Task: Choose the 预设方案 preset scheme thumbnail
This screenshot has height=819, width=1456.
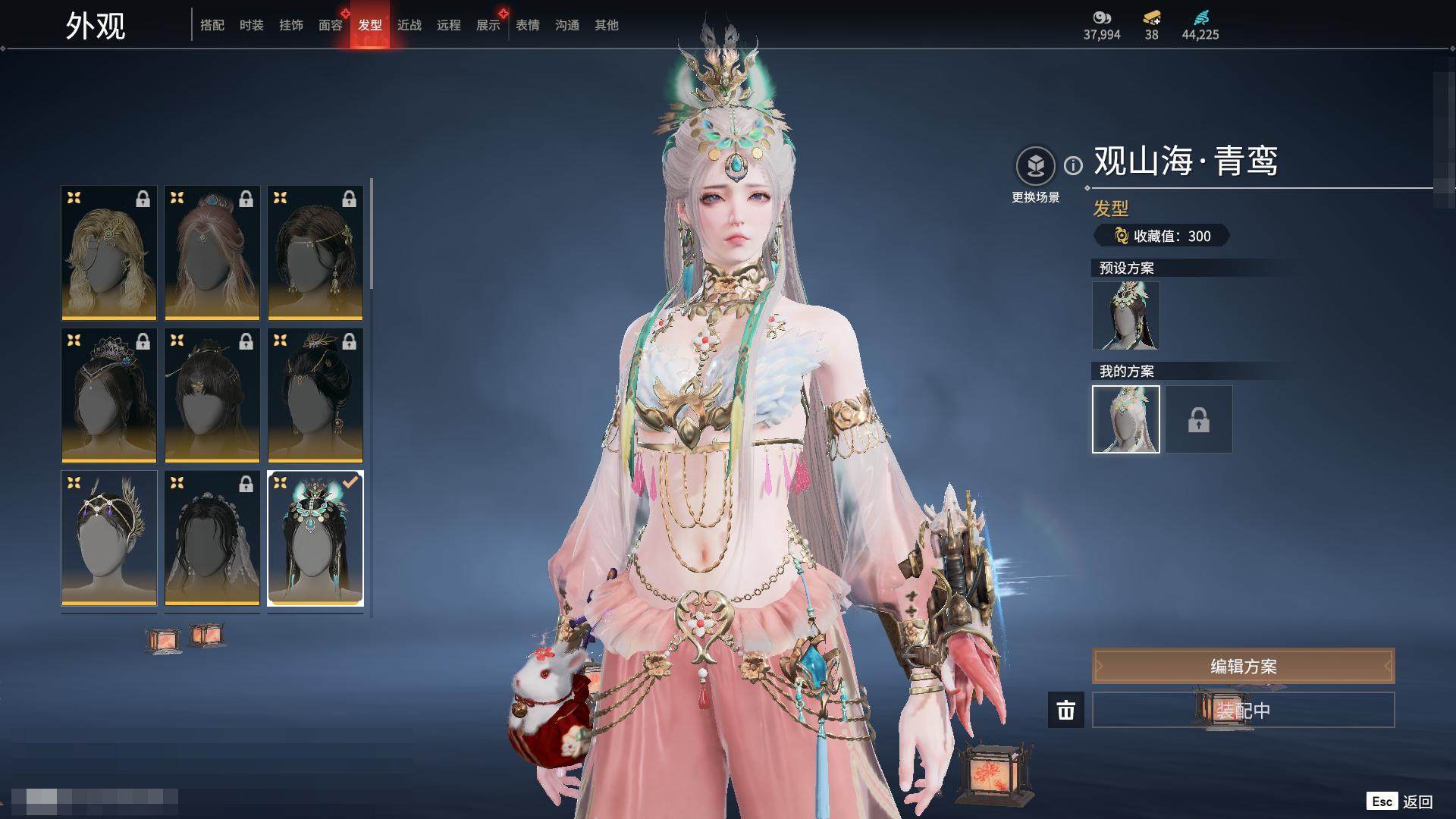Action: click(1125, 315)
